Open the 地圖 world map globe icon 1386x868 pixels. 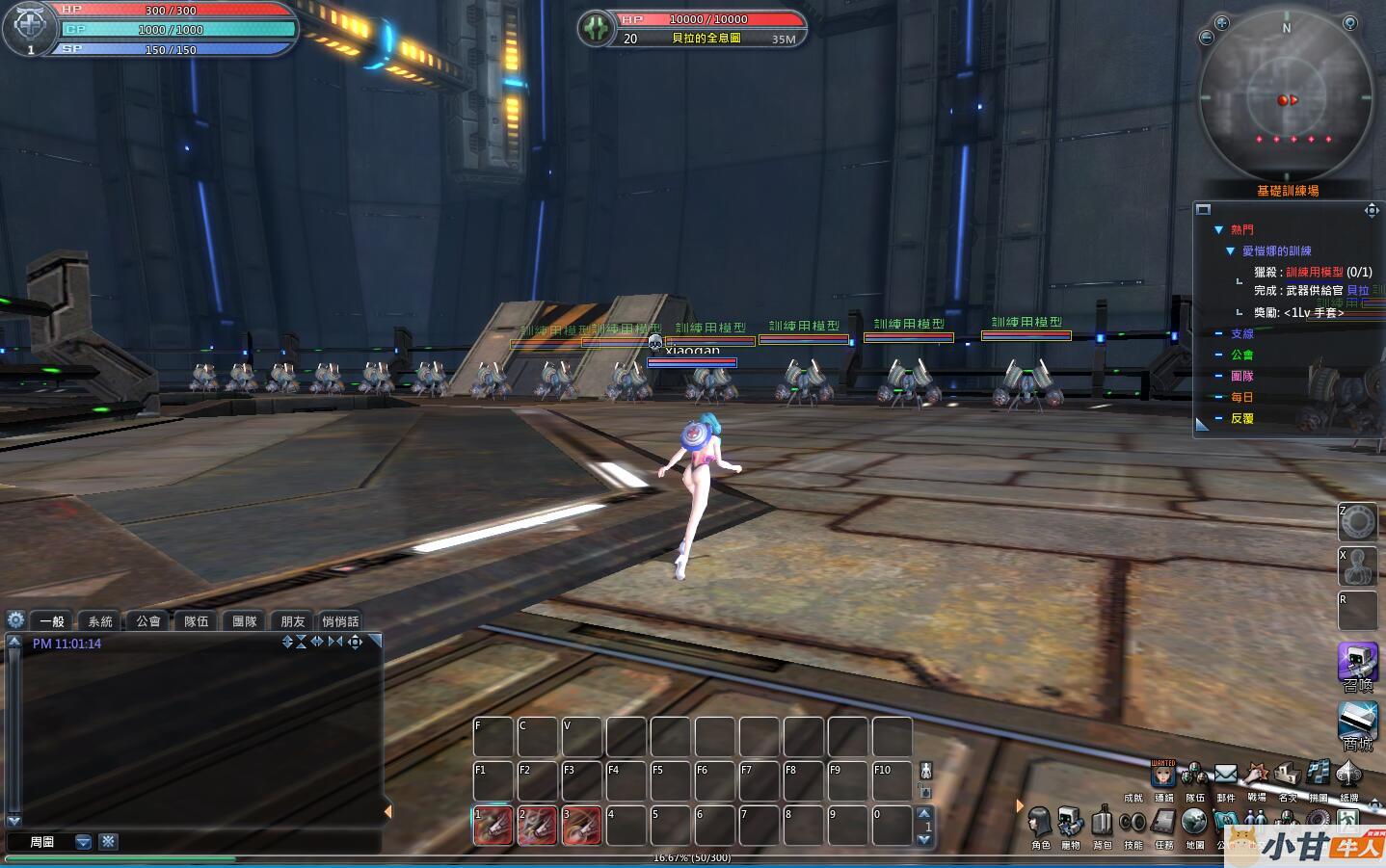(1194, 822)
